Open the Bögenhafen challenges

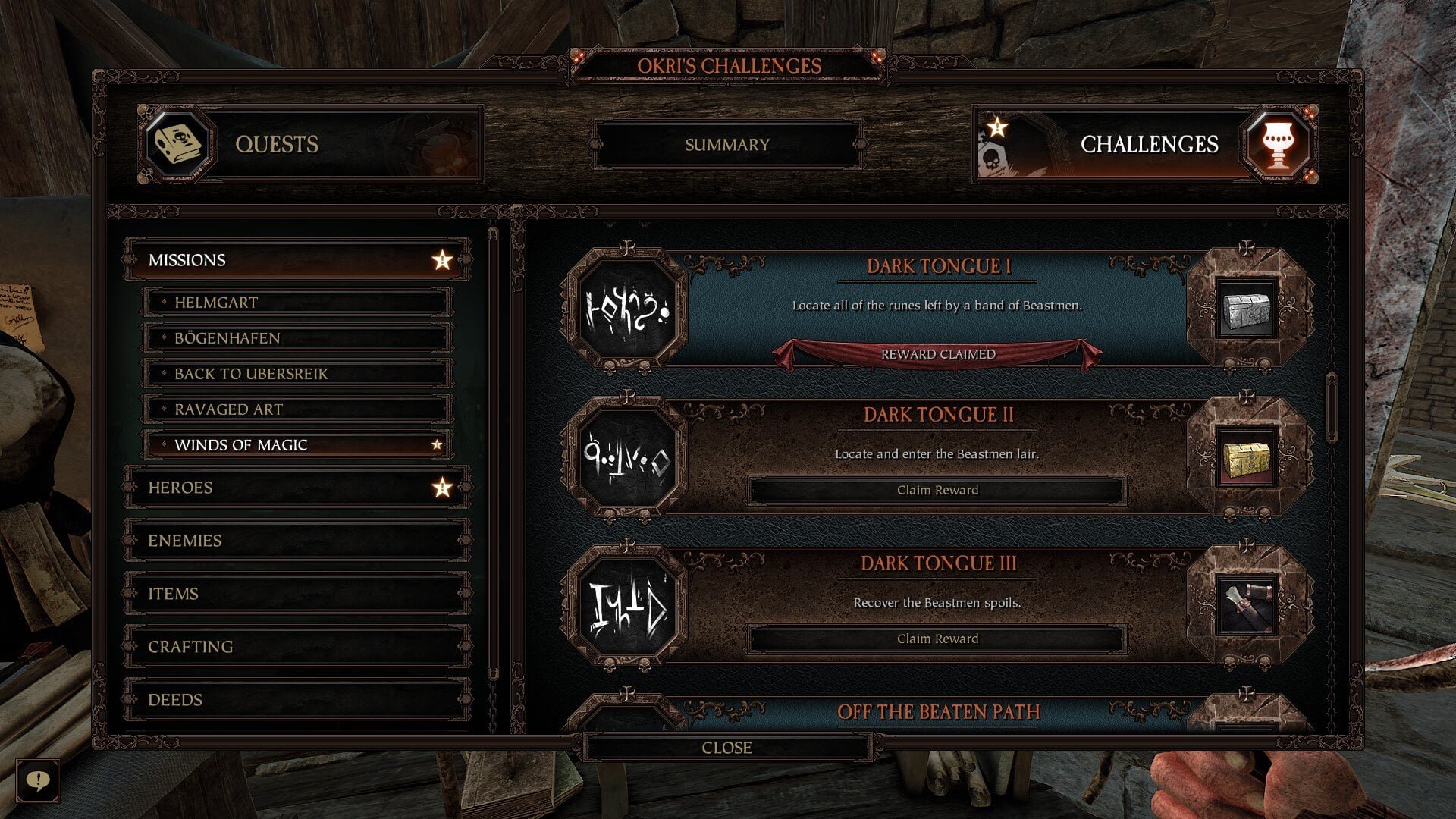coord(297,338)
